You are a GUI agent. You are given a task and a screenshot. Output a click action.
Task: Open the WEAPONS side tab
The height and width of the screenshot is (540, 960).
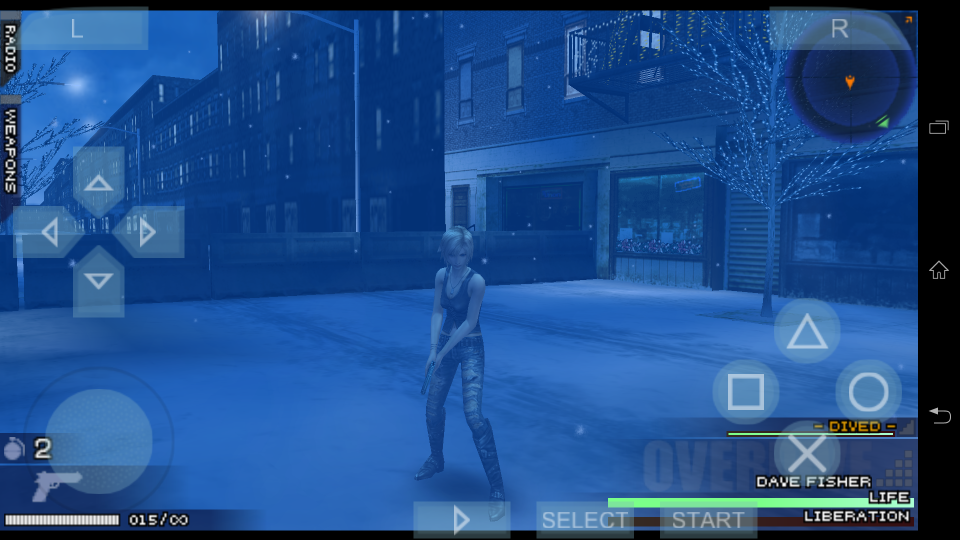[10, 150]
